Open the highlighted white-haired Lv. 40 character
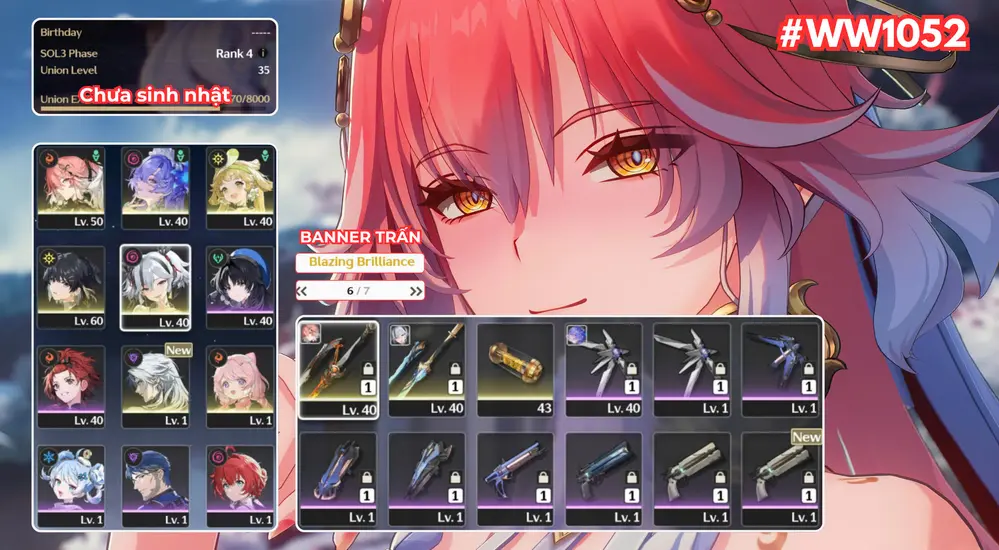 pyautogui.click(x=155, y=286)
